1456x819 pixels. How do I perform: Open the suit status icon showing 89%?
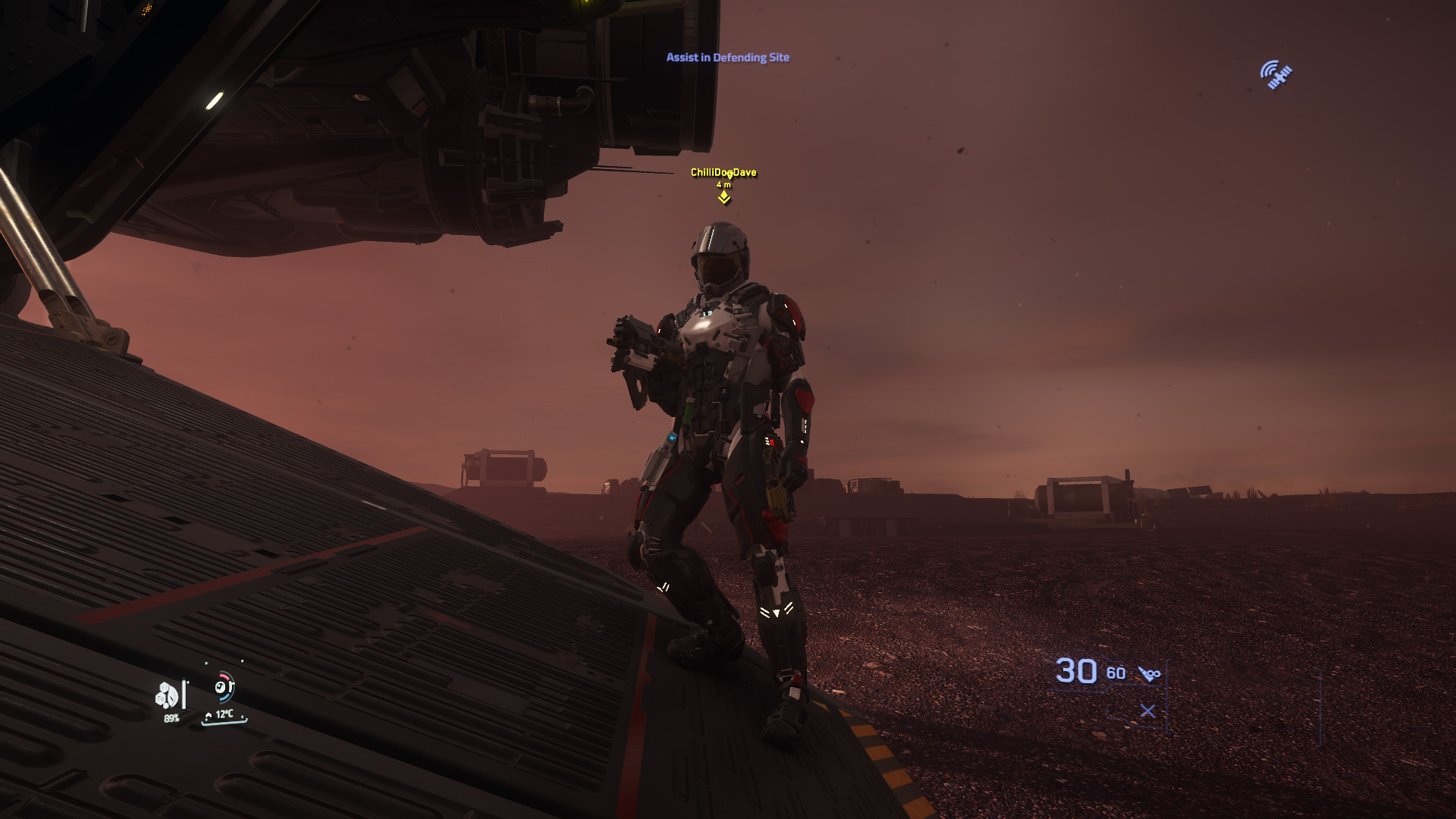click(168, 695)
